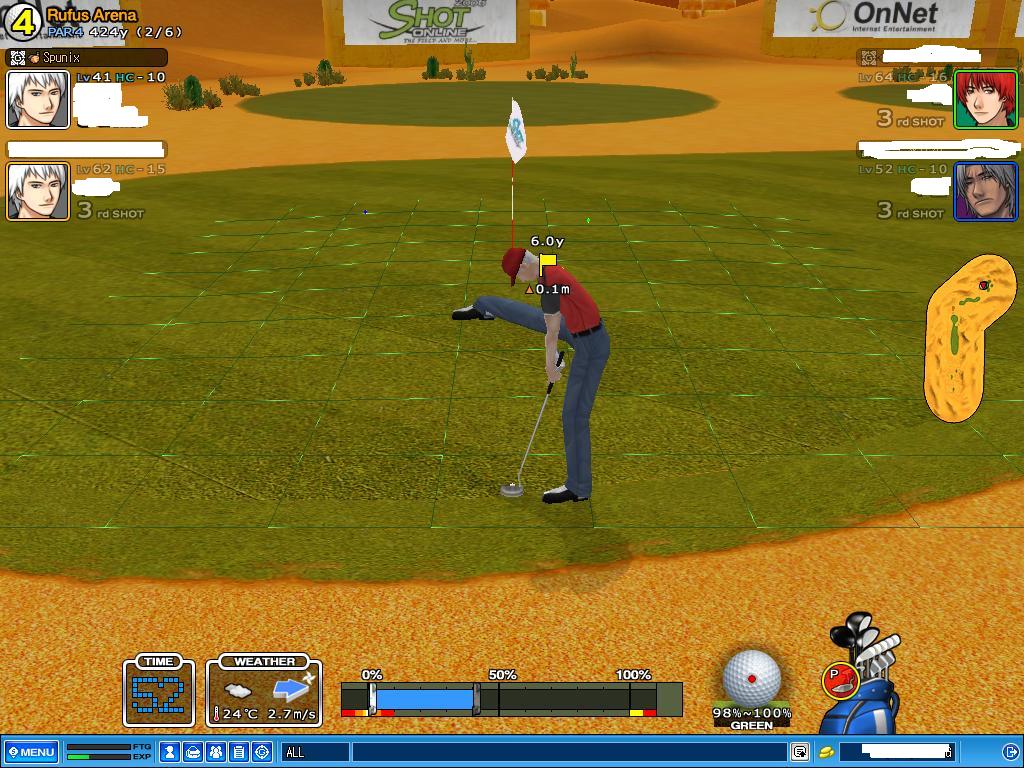The image size is (1024, 768).
Task: Select the Lv 41 player portrait
Action: 38,100
